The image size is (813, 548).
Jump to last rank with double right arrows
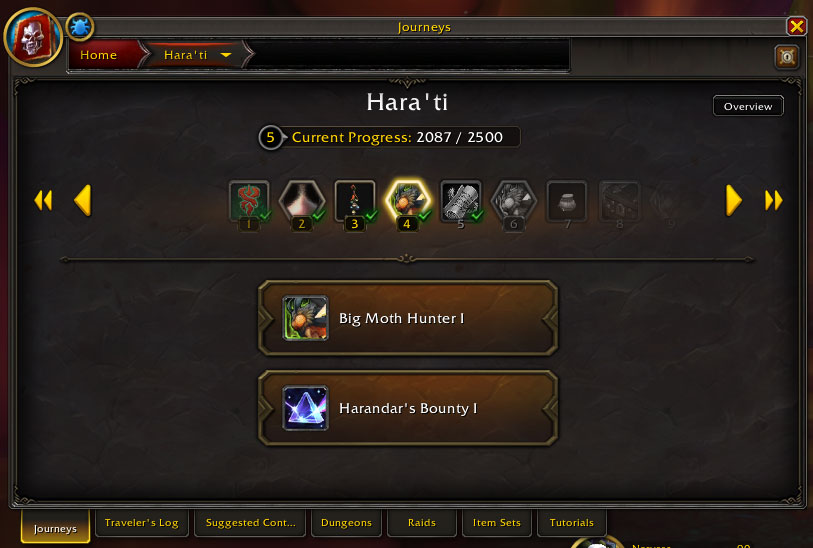tap(773, 201)
